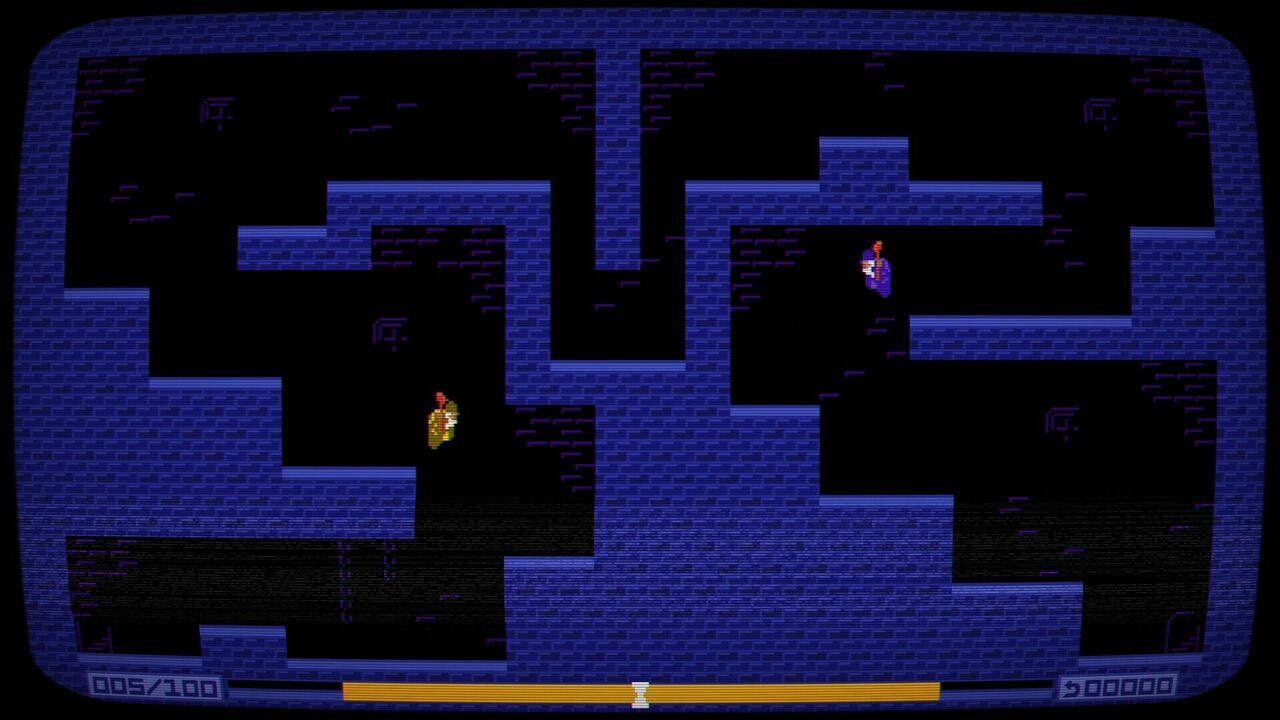Toggle the enemy's torch flame
The height and width of the screenshot is (720, 1280).
click(877, 244)
